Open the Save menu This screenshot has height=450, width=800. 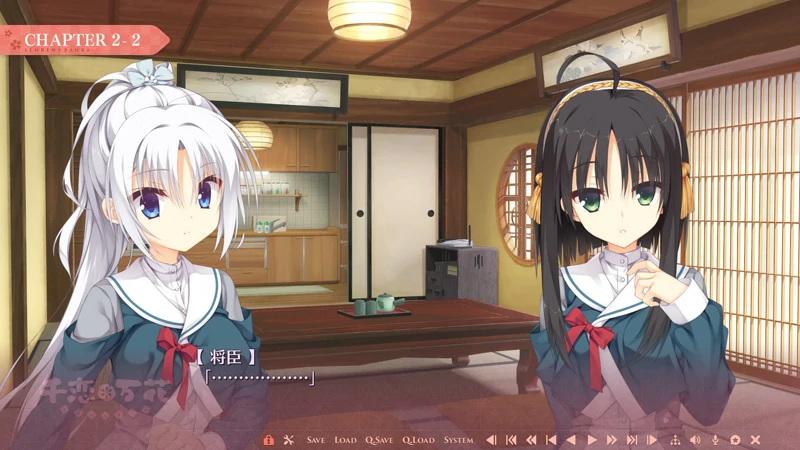(x=316, y=440)
